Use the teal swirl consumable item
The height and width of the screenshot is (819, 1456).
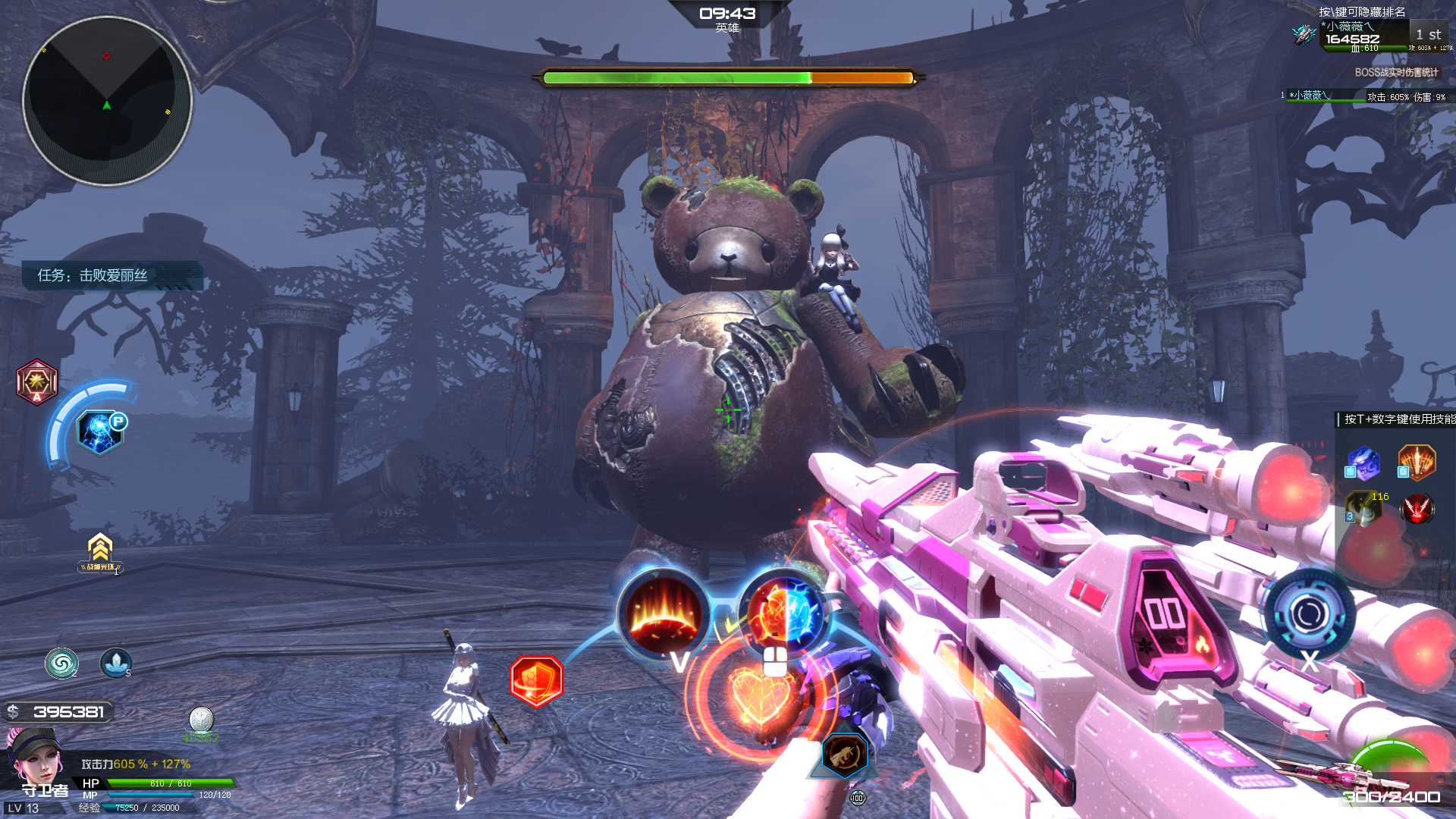pos(61,664)
